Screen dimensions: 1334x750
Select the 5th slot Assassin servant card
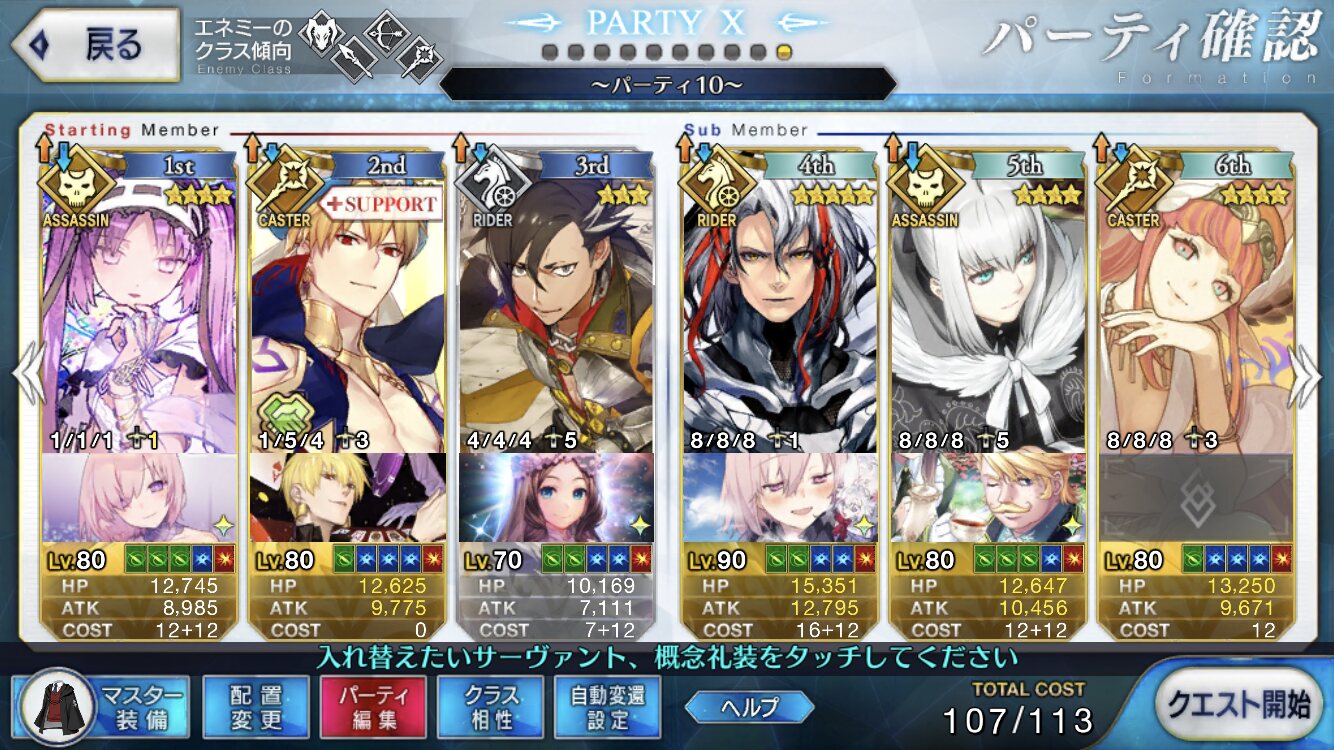point(988,310)
